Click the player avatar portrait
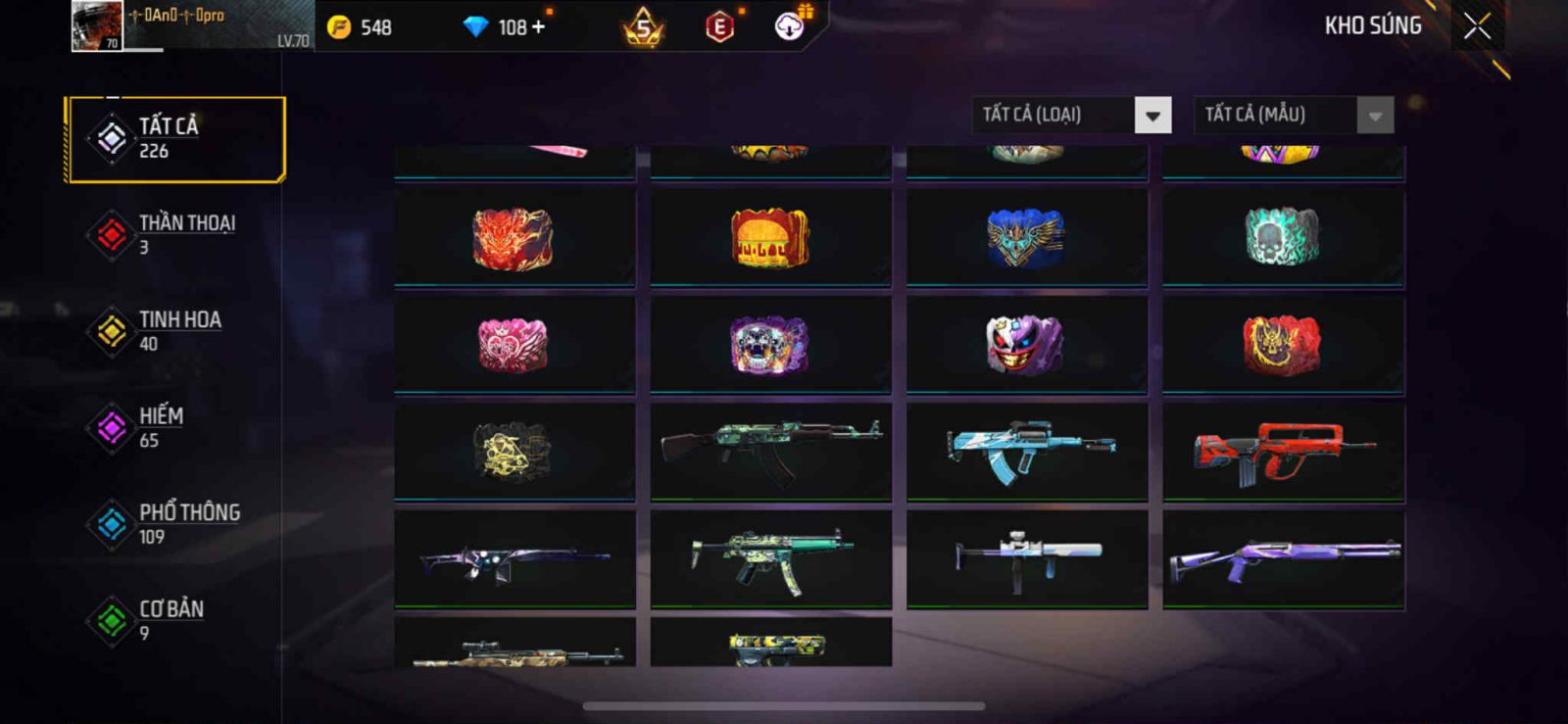Viewport: 1568px width, 724px height. coord(97,26)
